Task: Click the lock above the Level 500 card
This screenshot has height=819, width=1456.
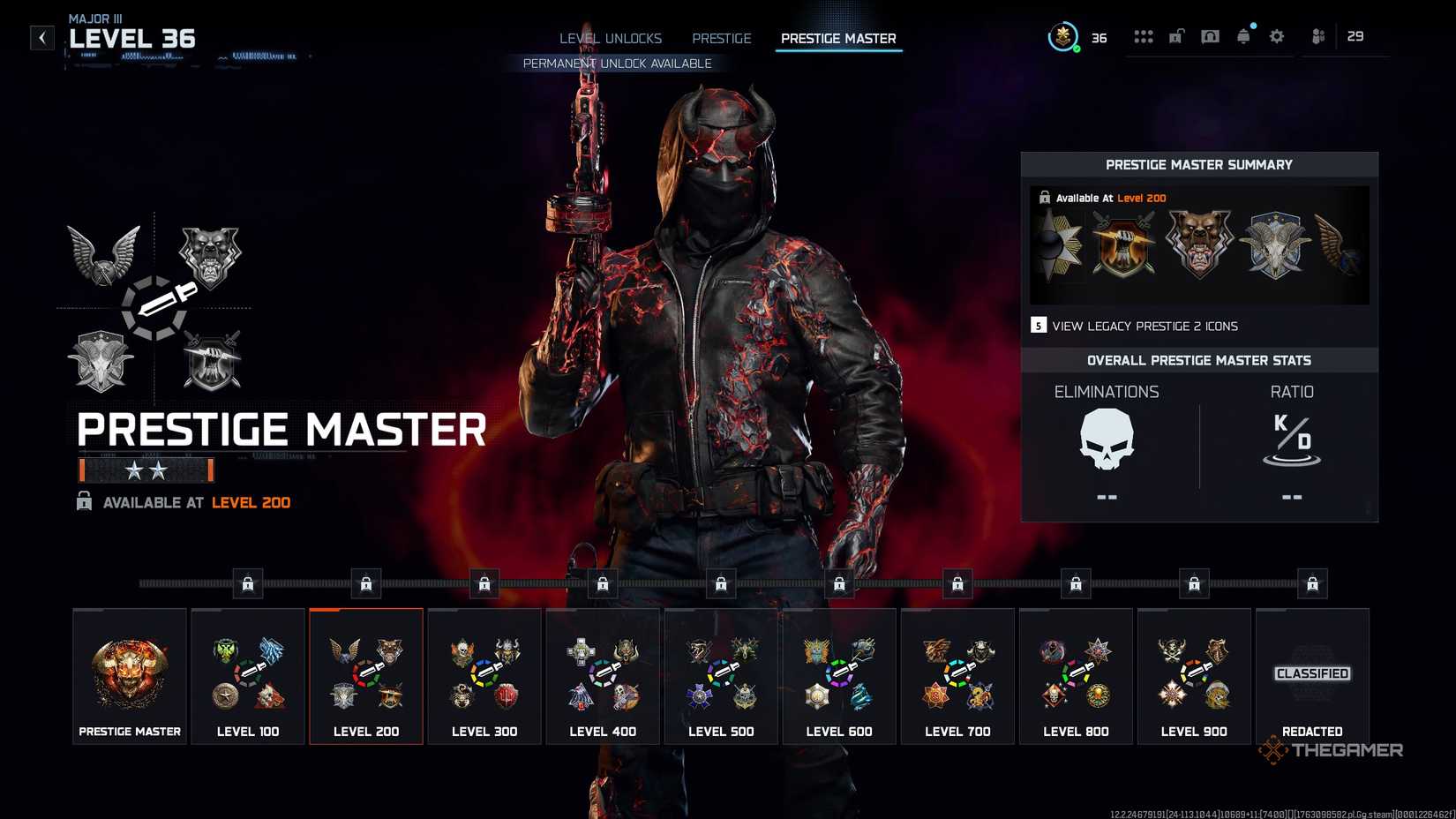Action: pyautogui.click(x=721, y=582)
